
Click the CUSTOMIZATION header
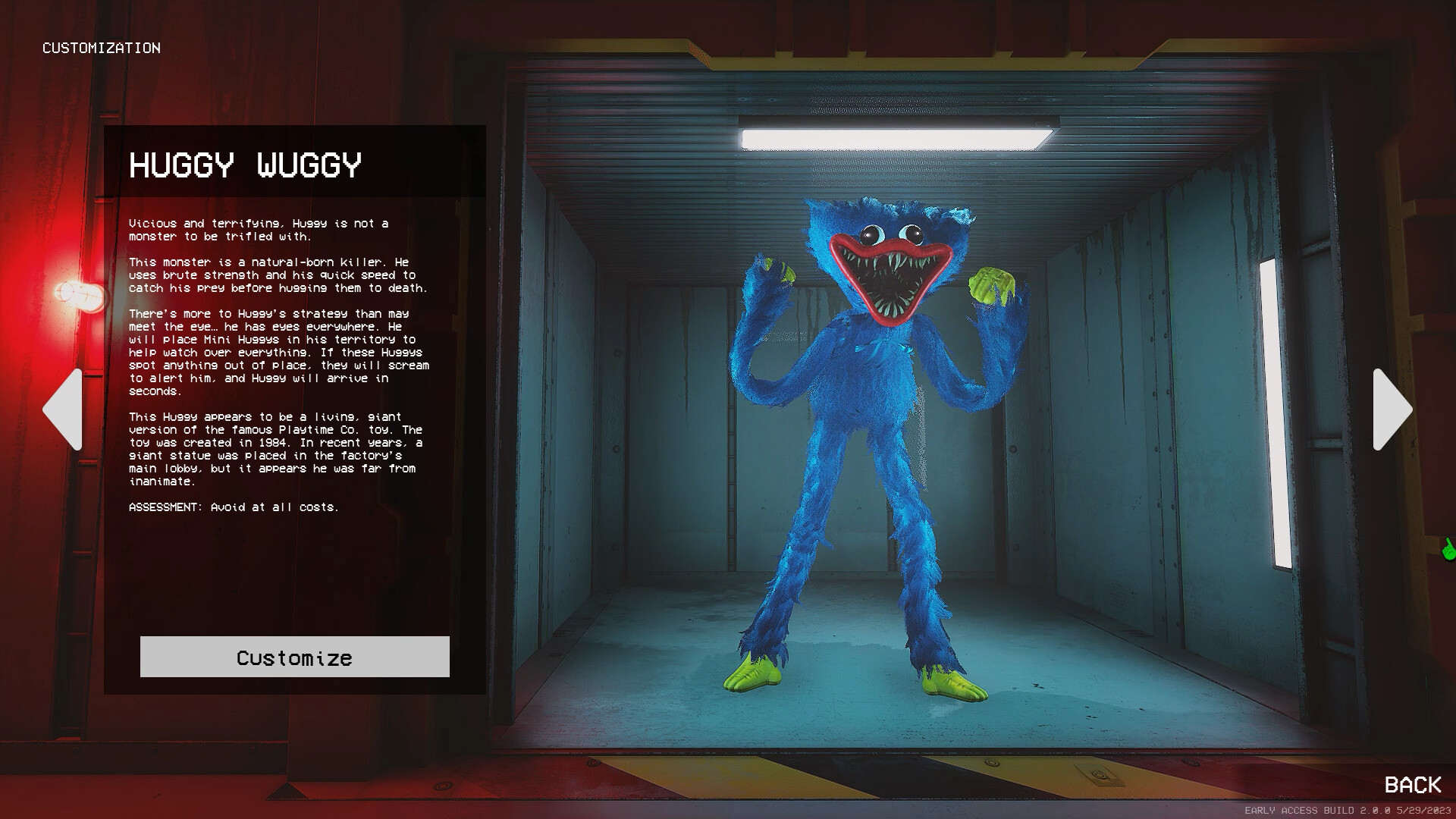[x=102, y=48]
